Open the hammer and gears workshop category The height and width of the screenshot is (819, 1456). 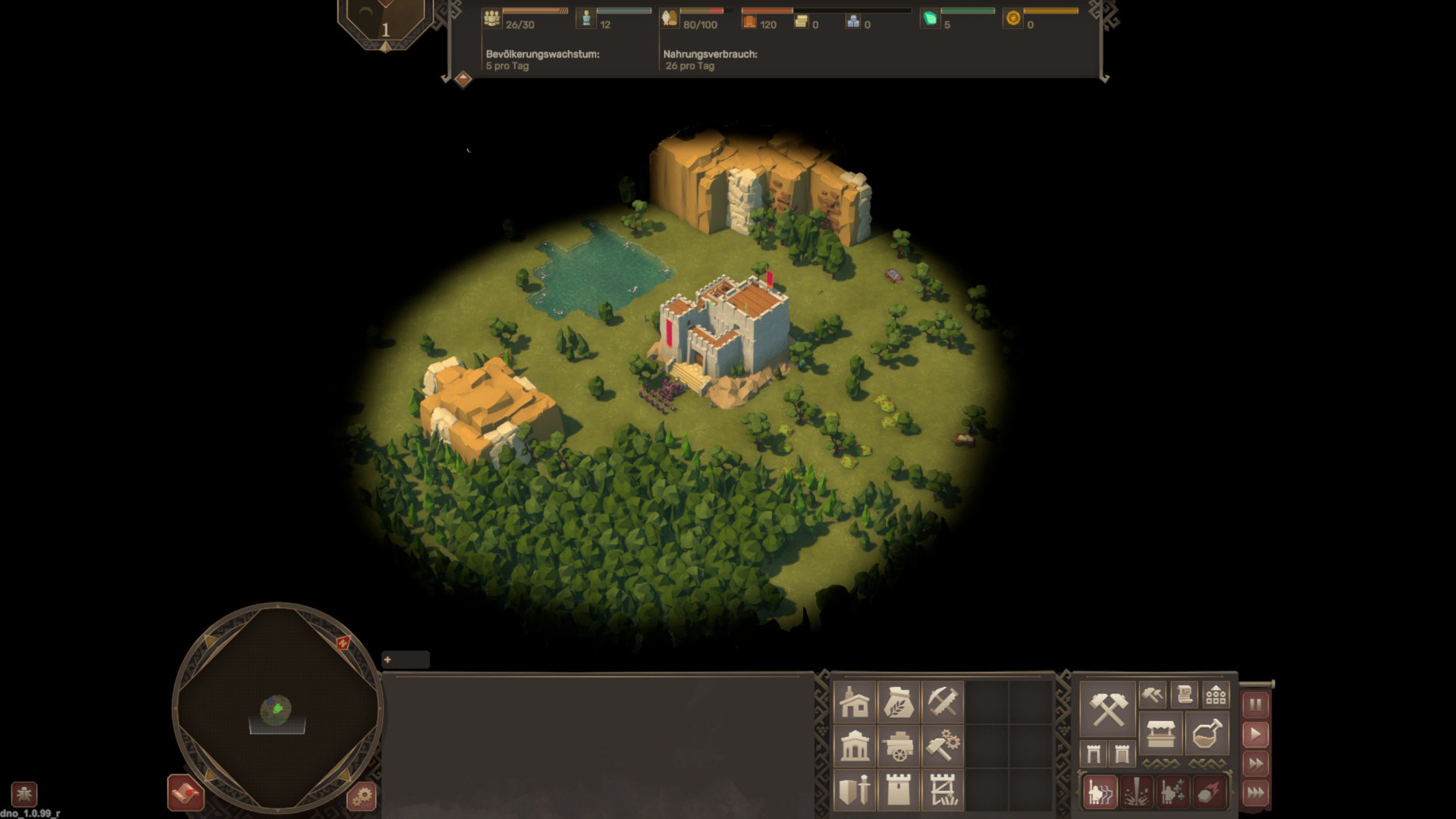pos(943,746)
